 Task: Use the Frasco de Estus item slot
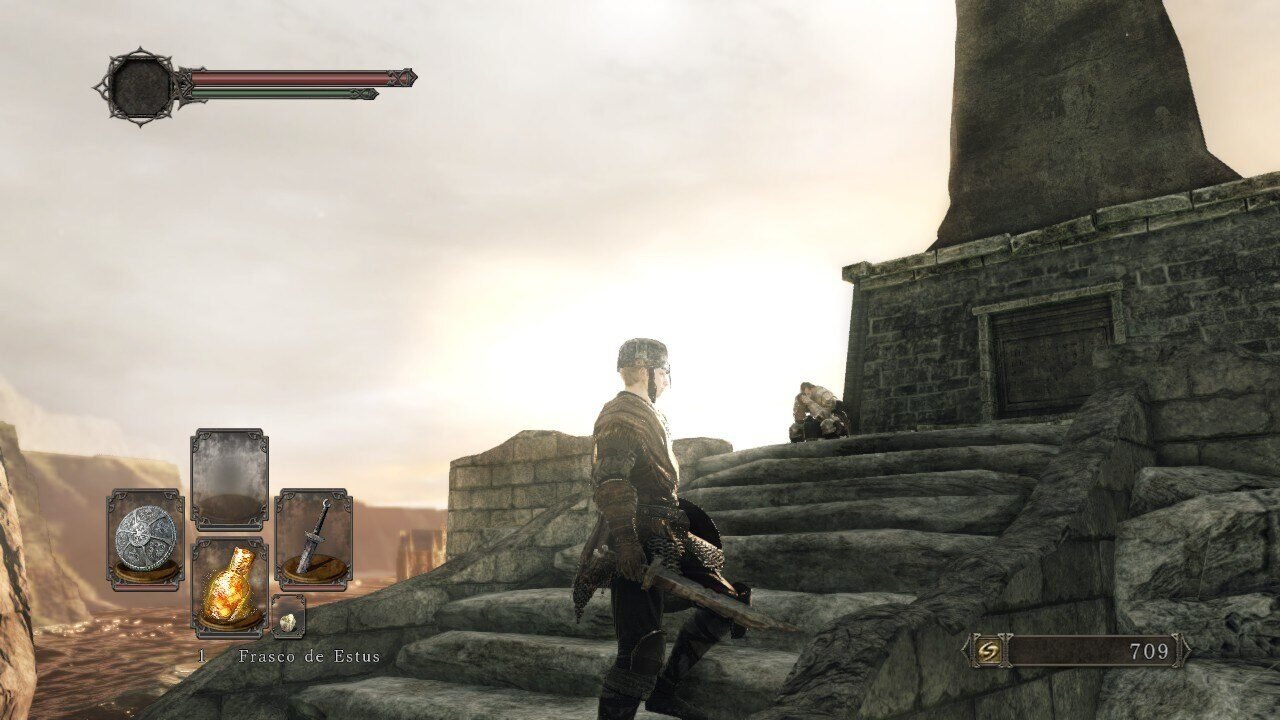pyautogui.click(x=229, y=588)
